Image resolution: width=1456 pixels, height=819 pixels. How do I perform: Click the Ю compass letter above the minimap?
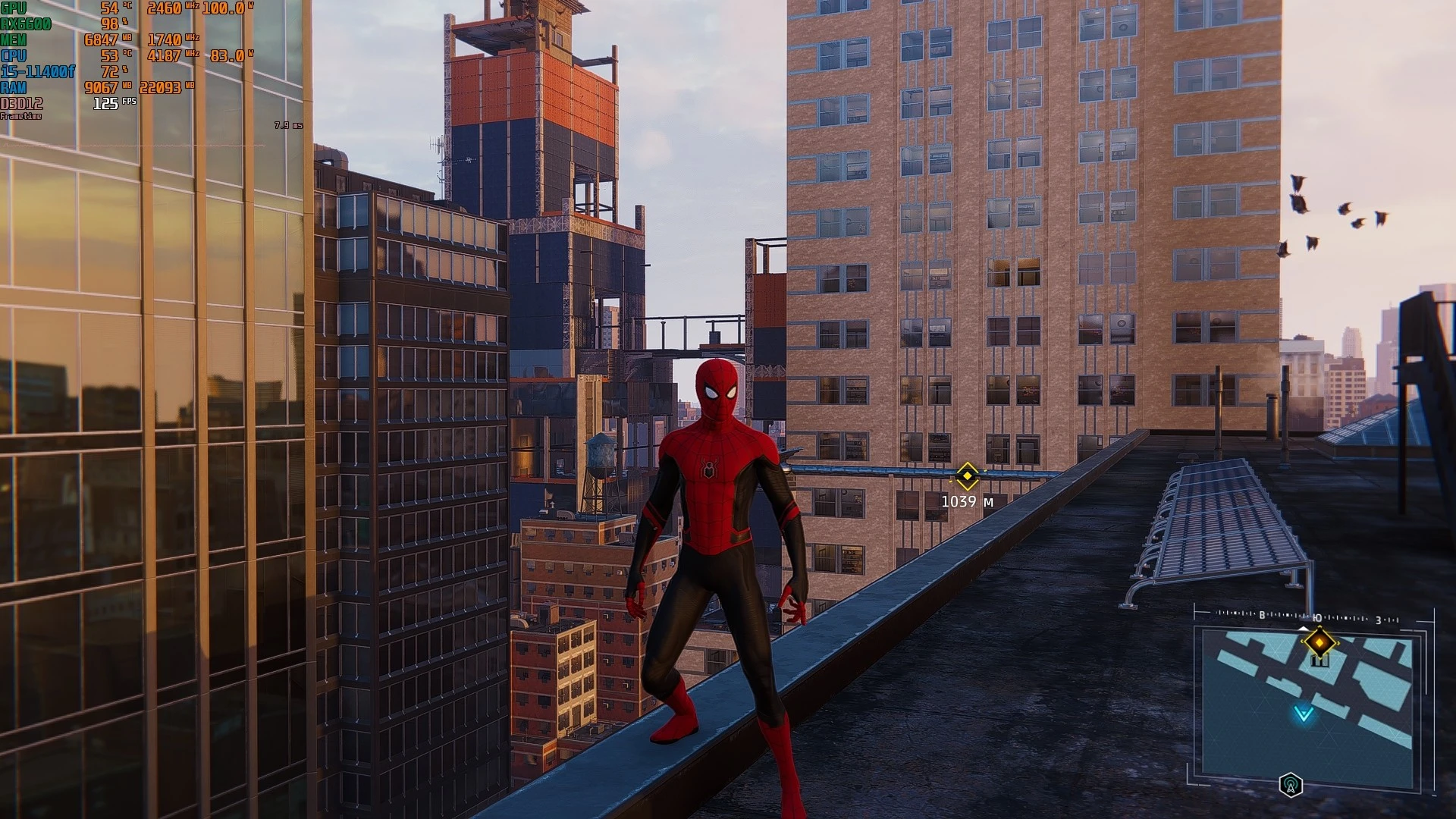pyautogui.click(x=1316, y=618)
